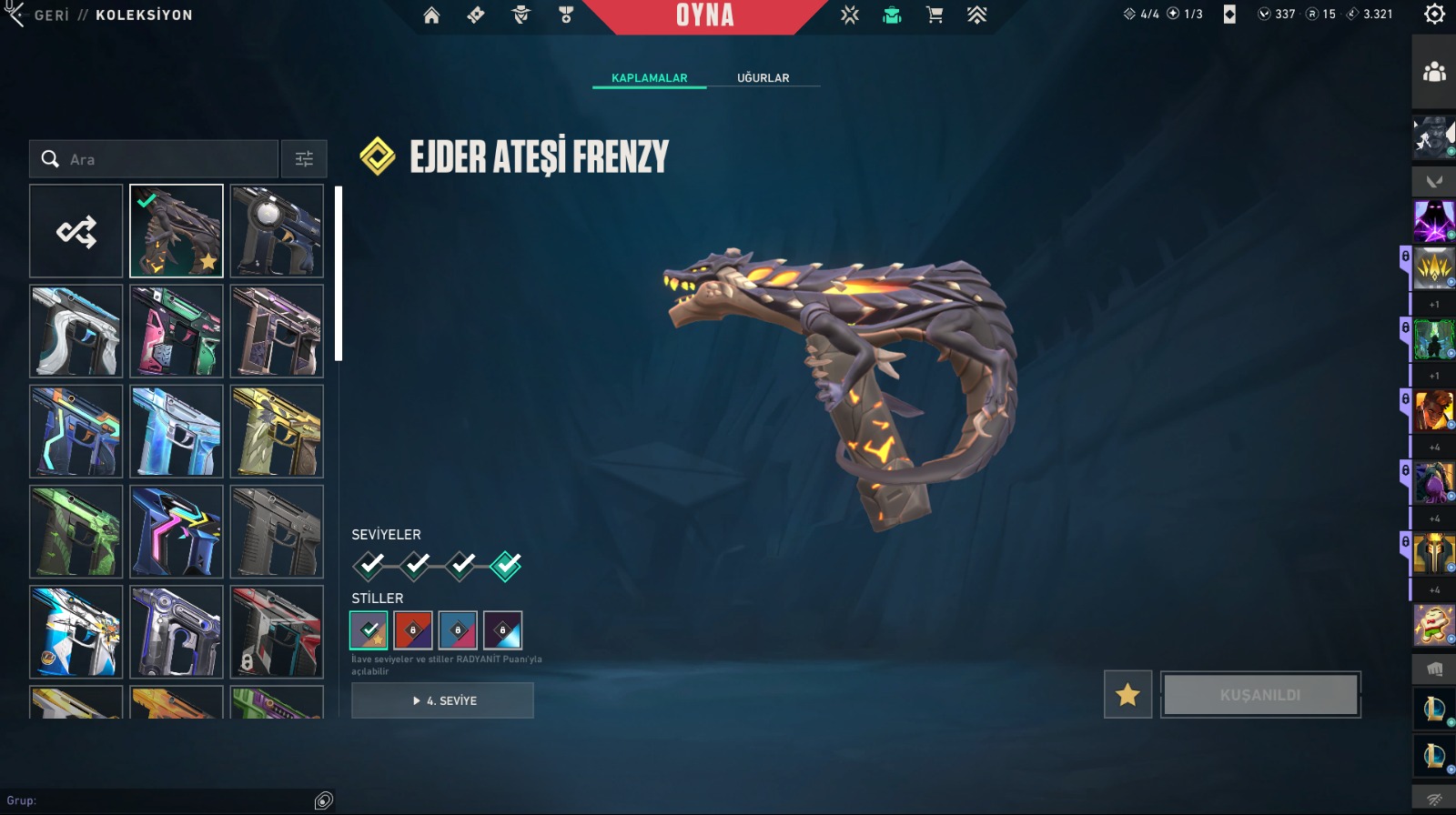This screenshot has width=1456, height=815.
Task: Play the 4. SEVİYE preview video
Action: (x=442, y=700)
